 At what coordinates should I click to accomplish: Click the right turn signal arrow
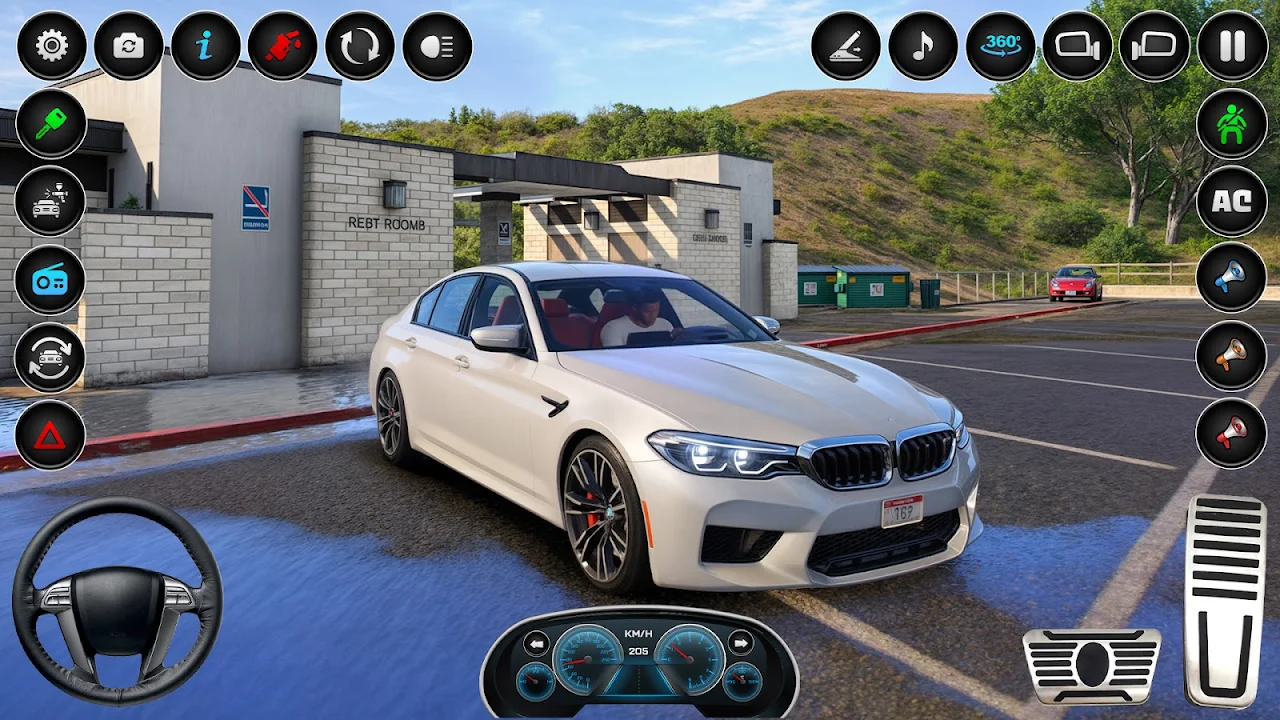click(x=741, y=643)
